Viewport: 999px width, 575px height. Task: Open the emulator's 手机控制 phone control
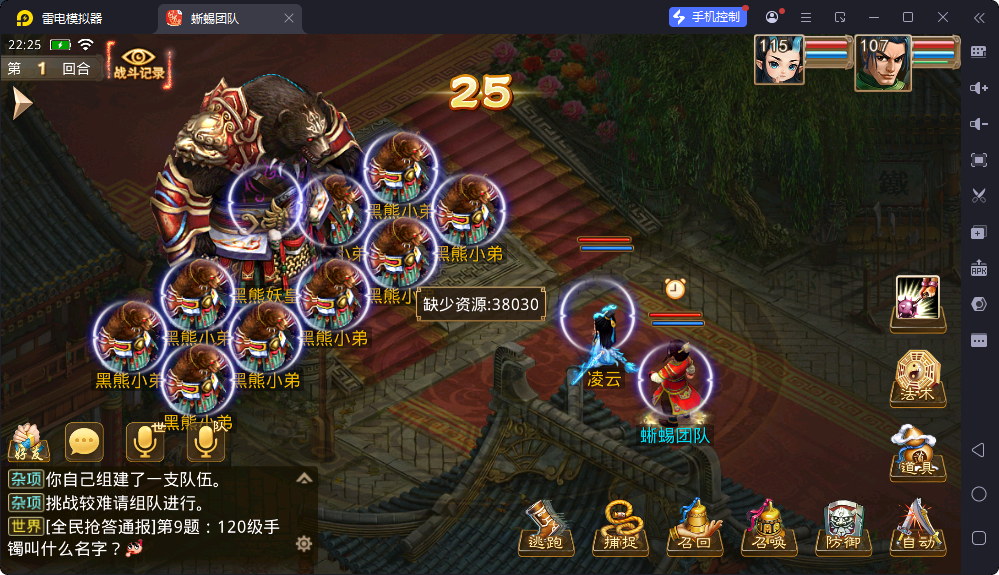708,17
